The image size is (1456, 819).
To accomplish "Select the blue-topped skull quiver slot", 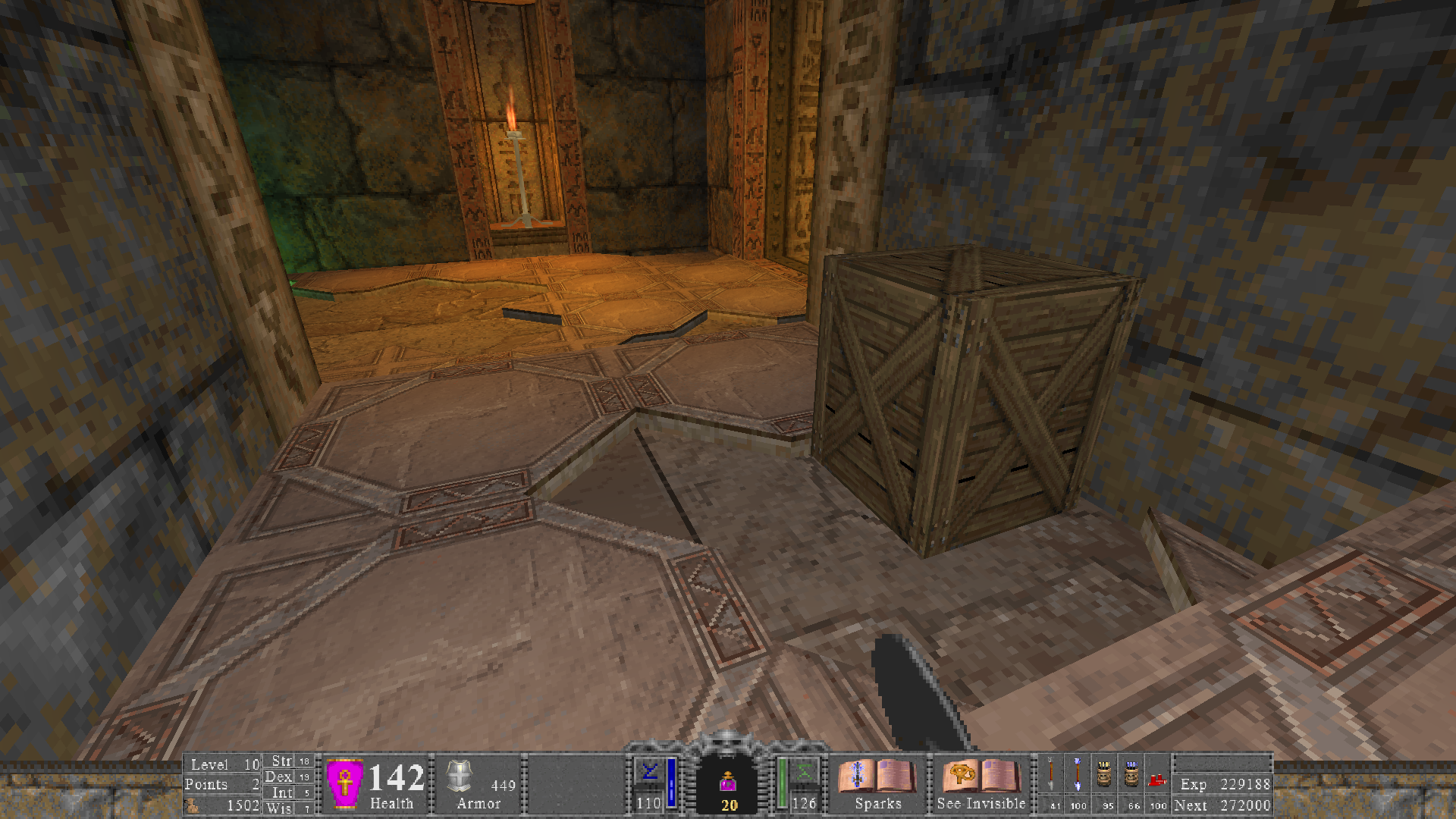I will (x=1131, y=775).
